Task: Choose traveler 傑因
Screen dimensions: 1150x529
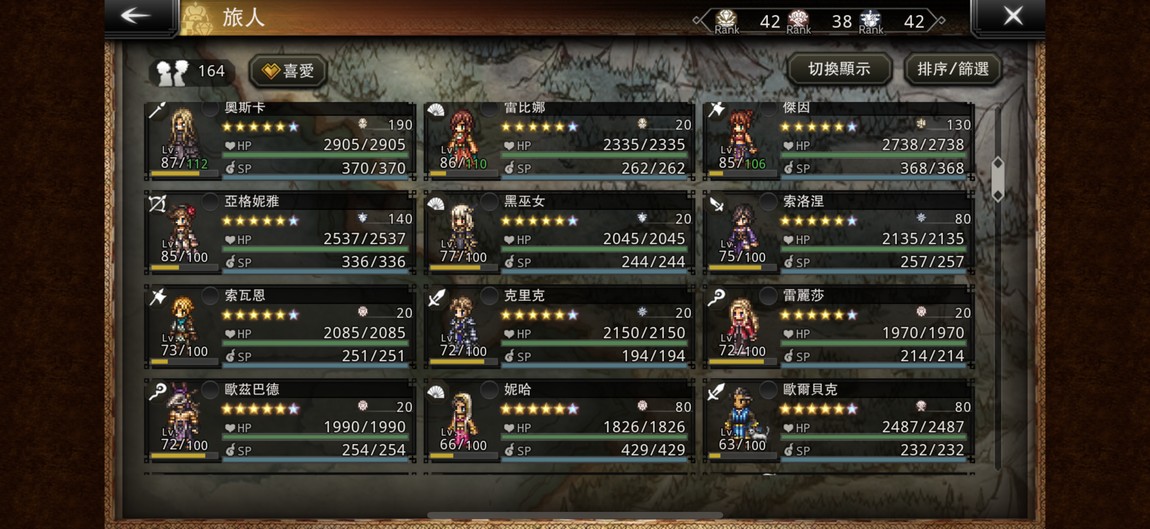Action: (x=838, y=140)
